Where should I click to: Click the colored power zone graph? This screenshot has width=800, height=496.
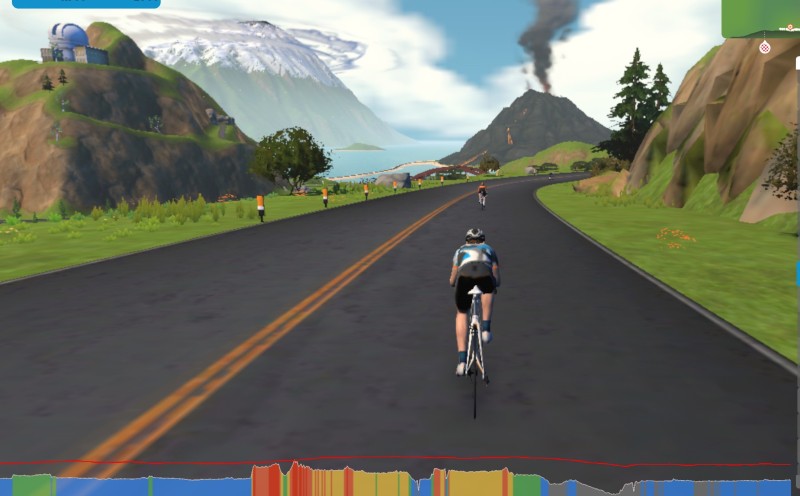coord(400,481)
